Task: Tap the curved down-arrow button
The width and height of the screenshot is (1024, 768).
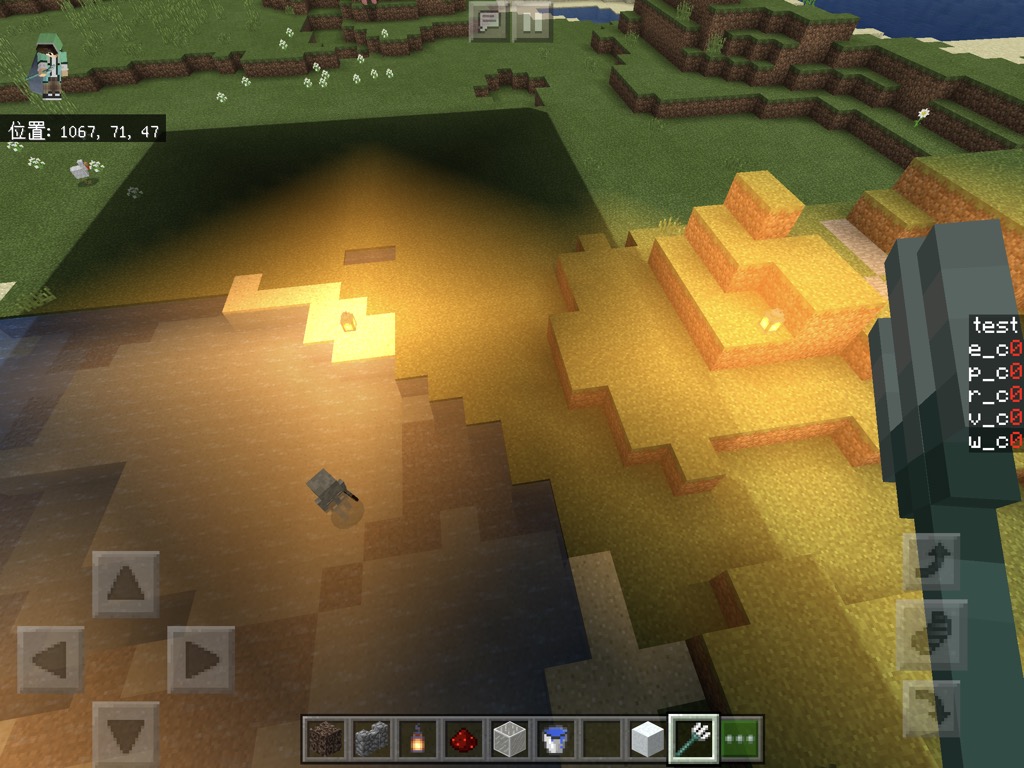Action: tap(931, 708)
